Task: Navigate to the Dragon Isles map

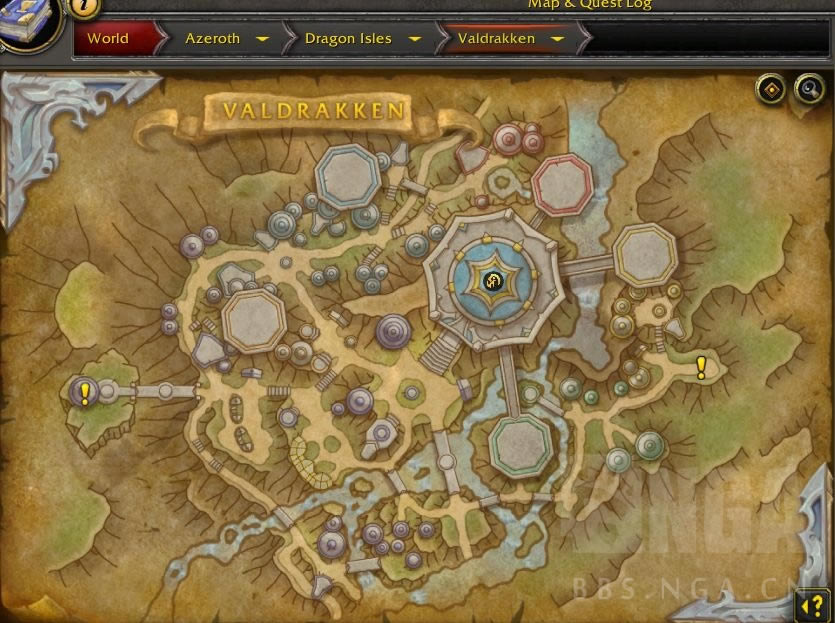Action: 348,39
